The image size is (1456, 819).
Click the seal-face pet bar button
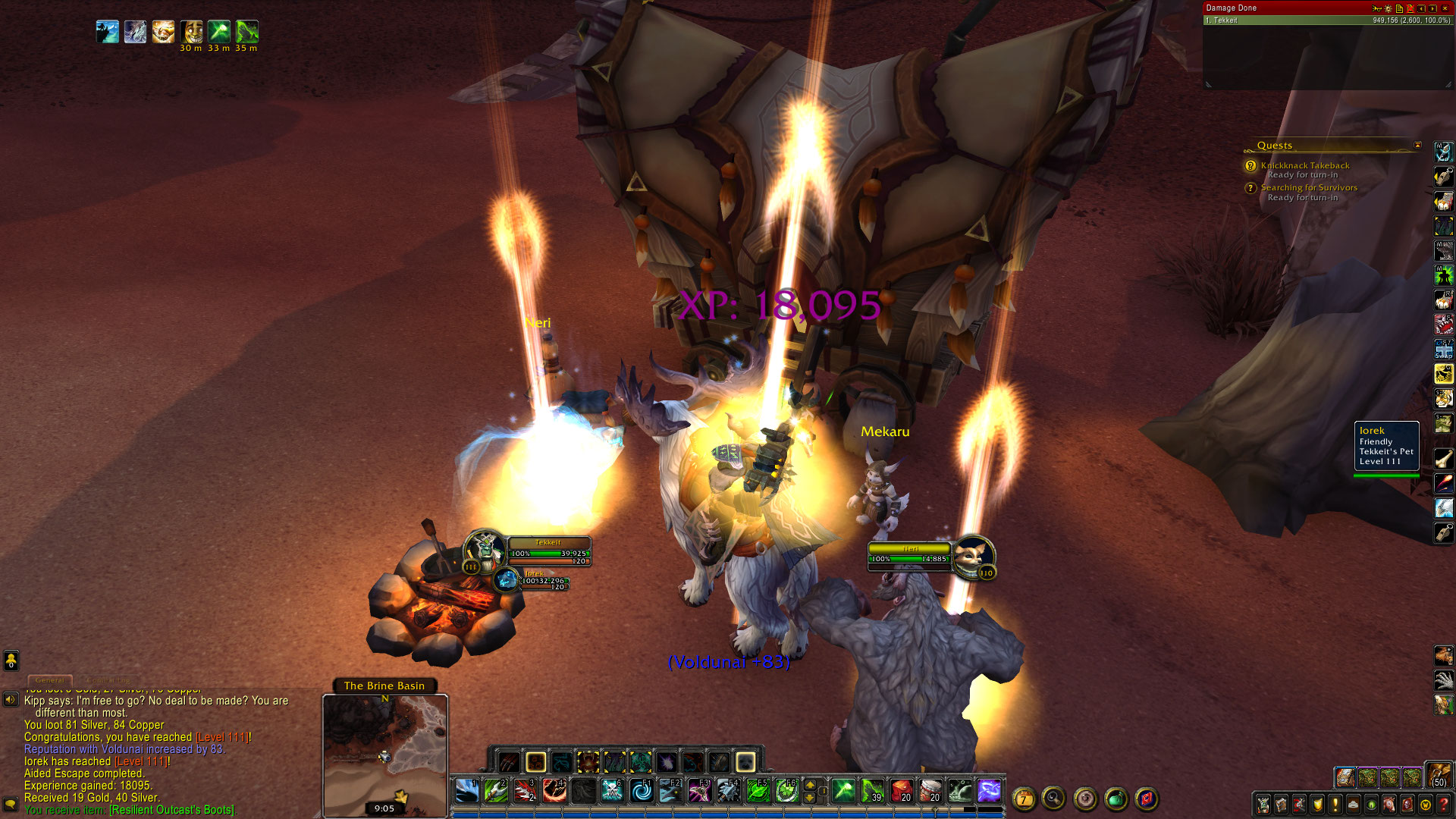745,761
